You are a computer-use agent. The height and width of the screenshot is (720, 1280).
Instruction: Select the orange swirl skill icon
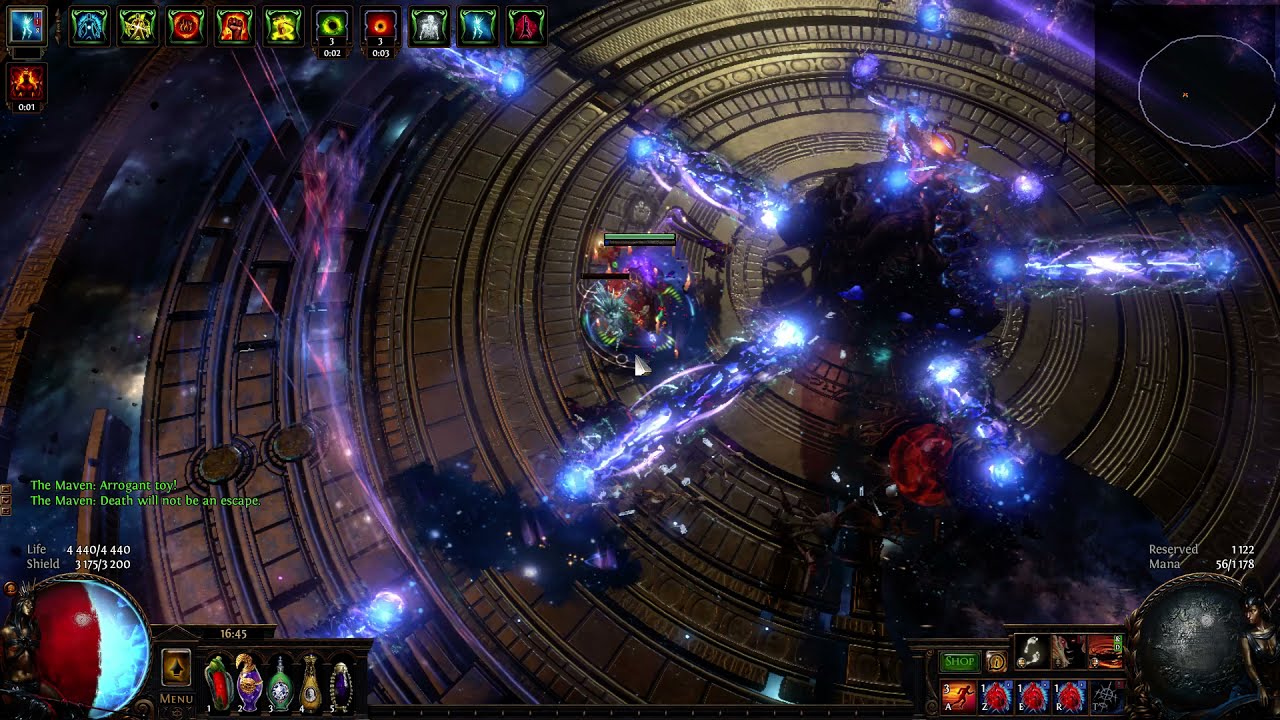click(x=1104, y=651)
